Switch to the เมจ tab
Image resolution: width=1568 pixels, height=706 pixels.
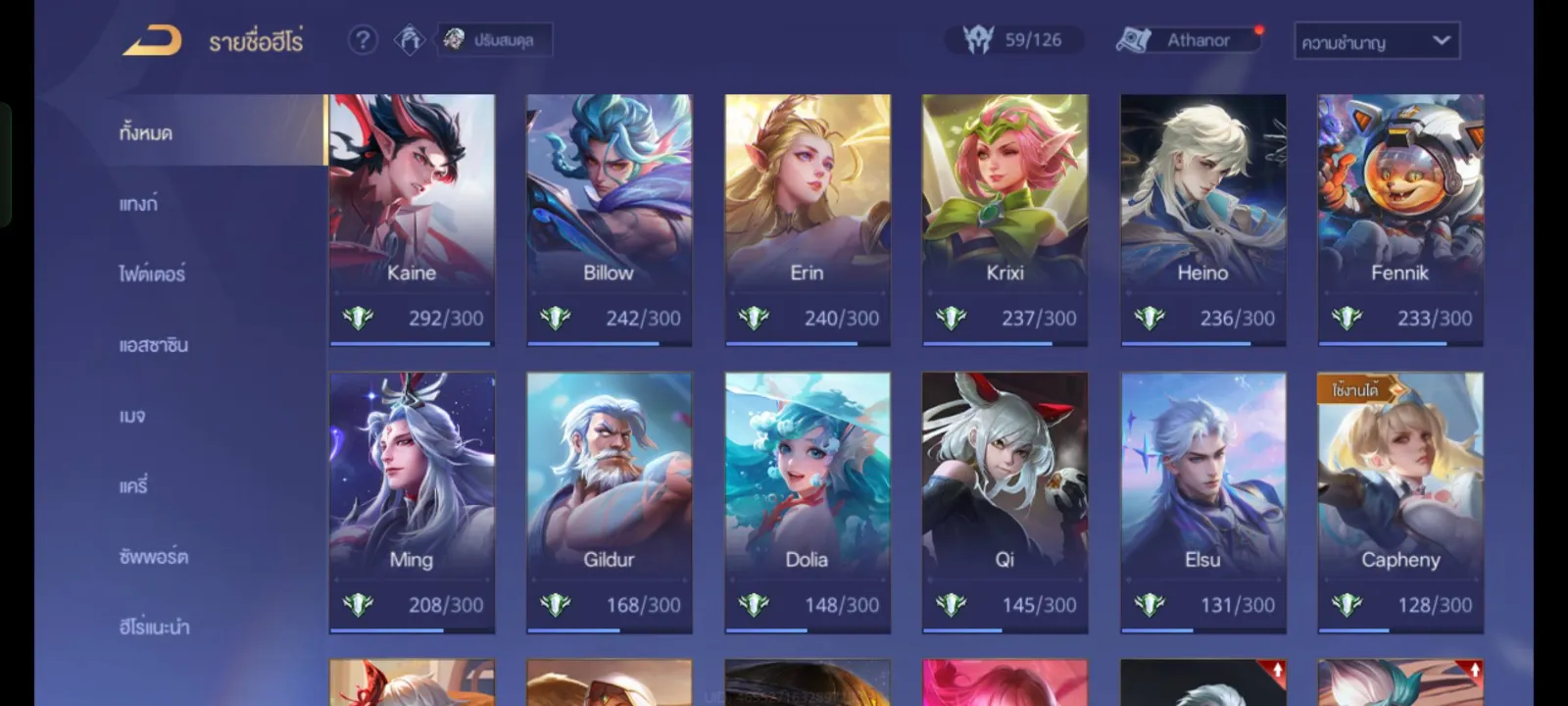[132, 416]
